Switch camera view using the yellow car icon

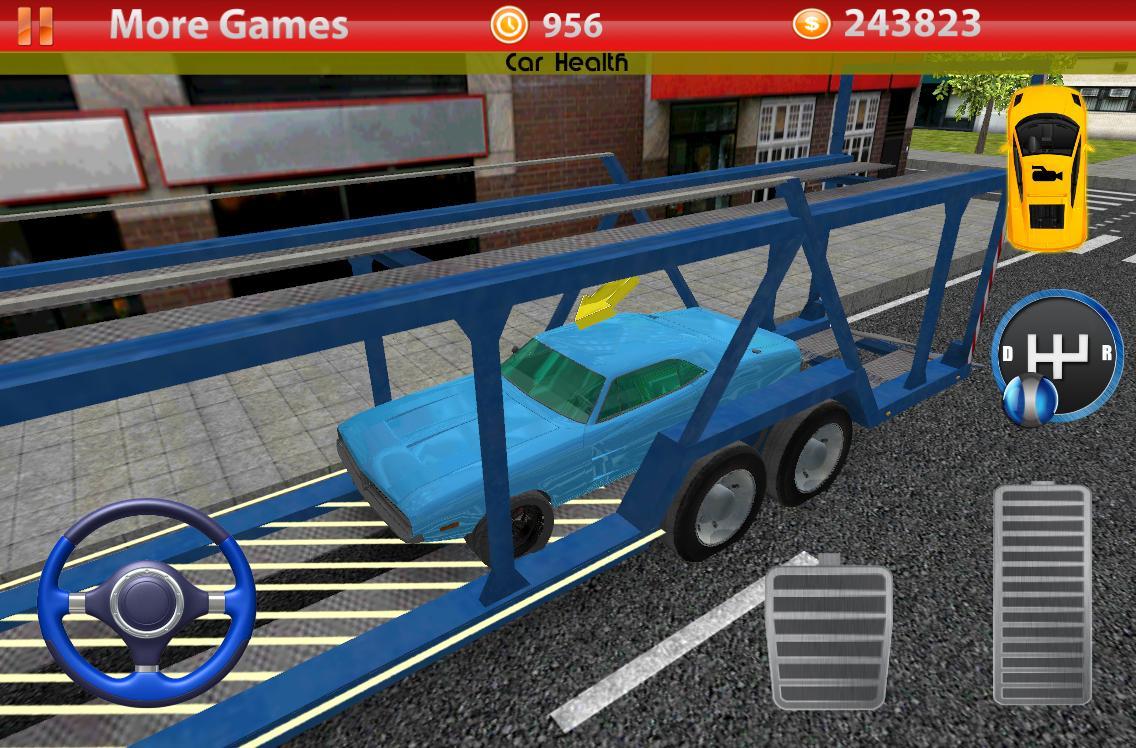(1044, 166)
